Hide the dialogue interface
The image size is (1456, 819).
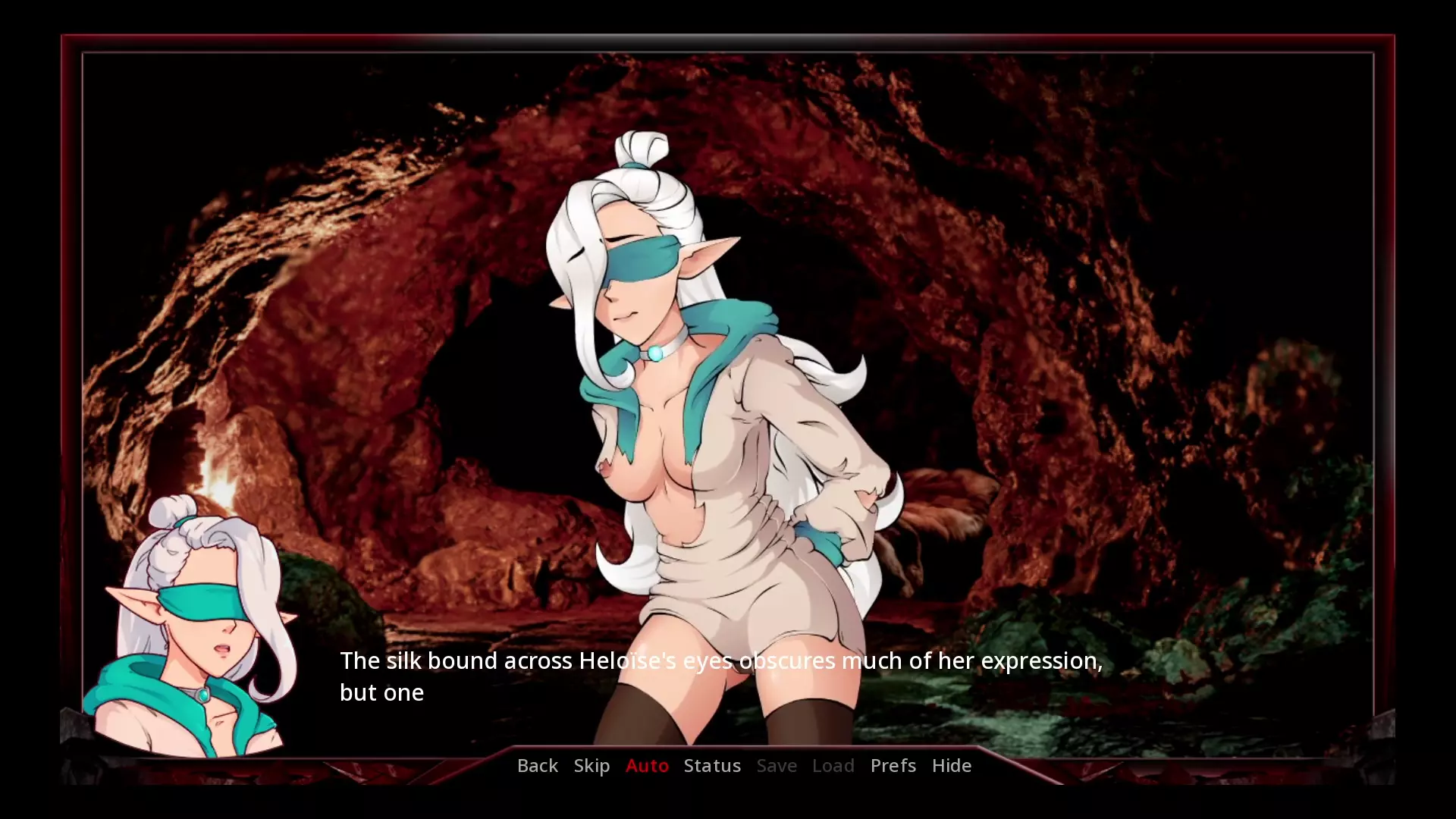coord(951,766)
